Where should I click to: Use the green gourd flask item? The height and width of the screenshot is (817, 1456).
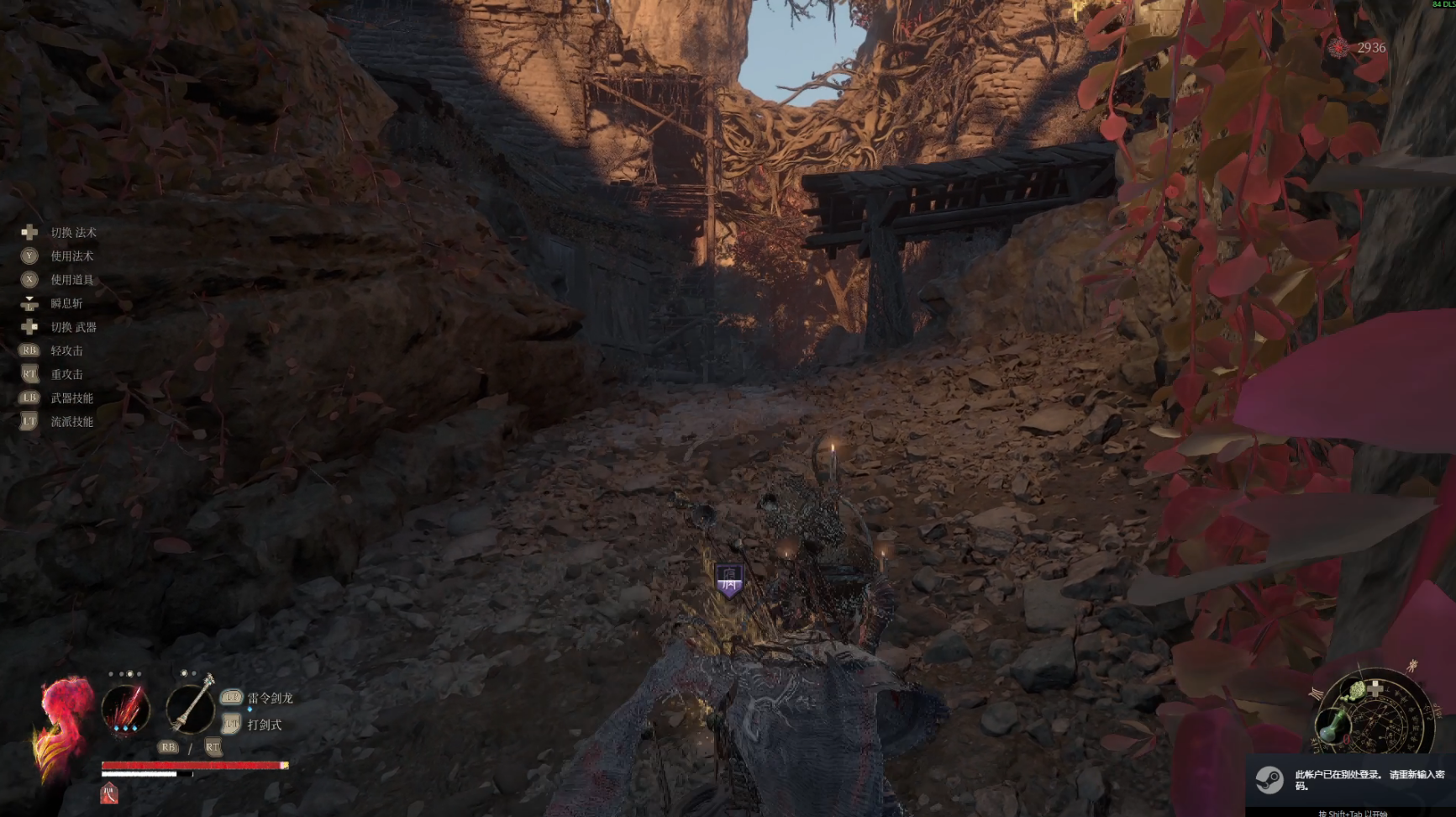coord(1332,724)
